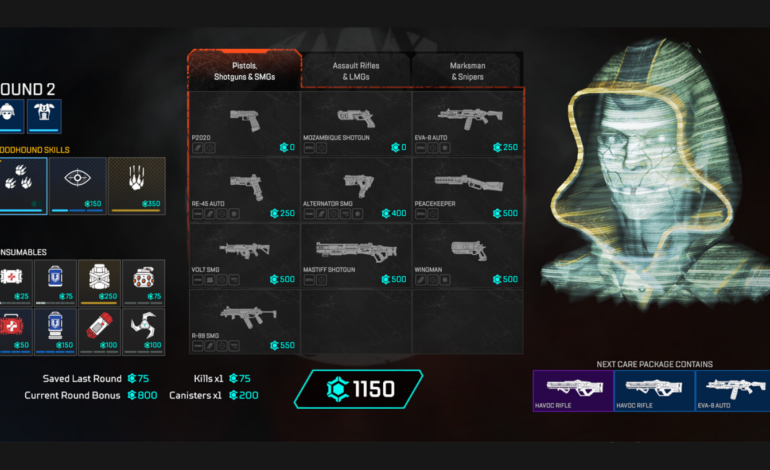Switch to Assault Rifles & LMGs tab
Image resolution: width=770 pixels, height=470 pixels.
click(355, 71)
